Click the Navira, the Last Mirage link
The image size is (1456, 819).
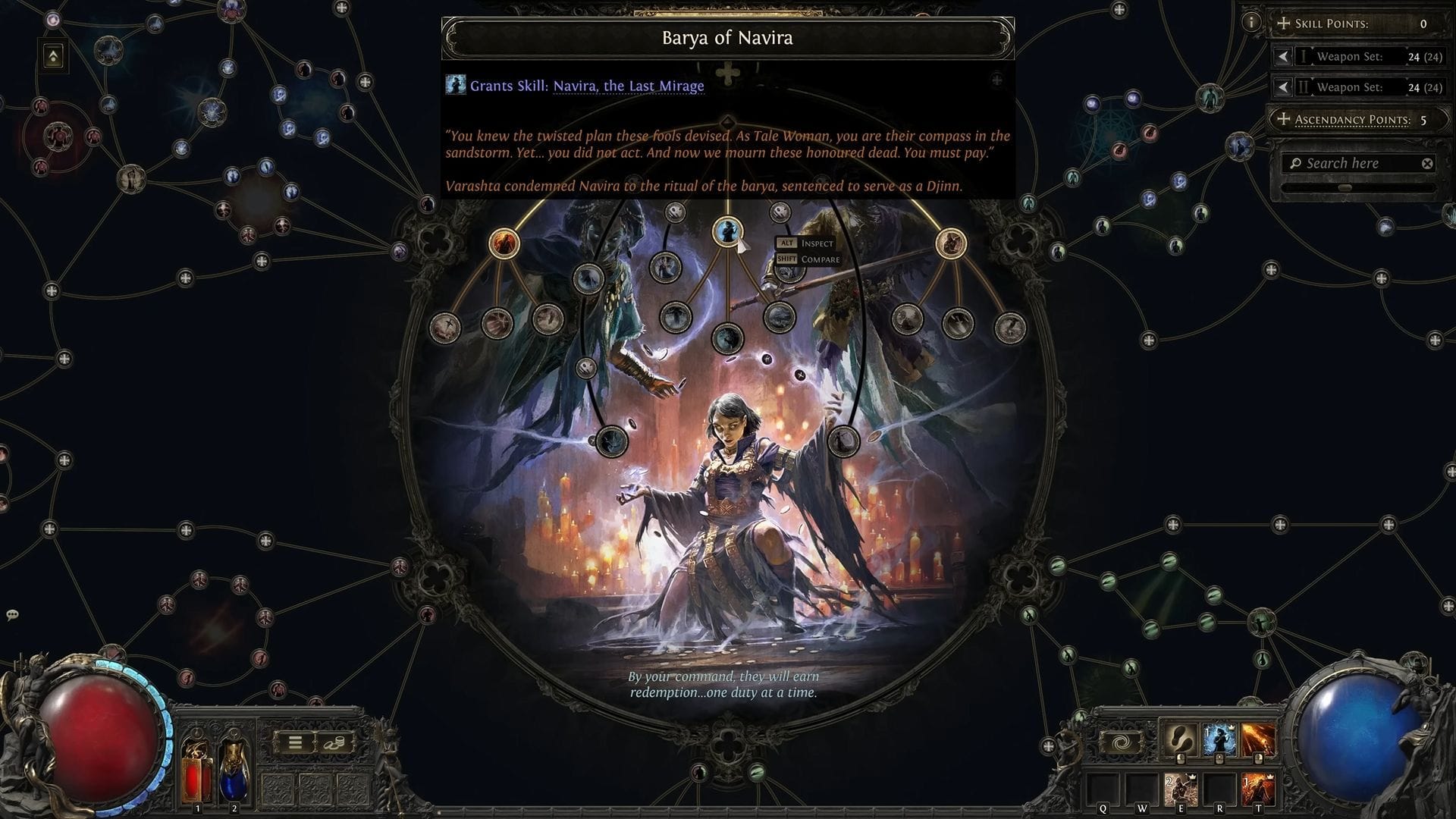click(628, 86)
